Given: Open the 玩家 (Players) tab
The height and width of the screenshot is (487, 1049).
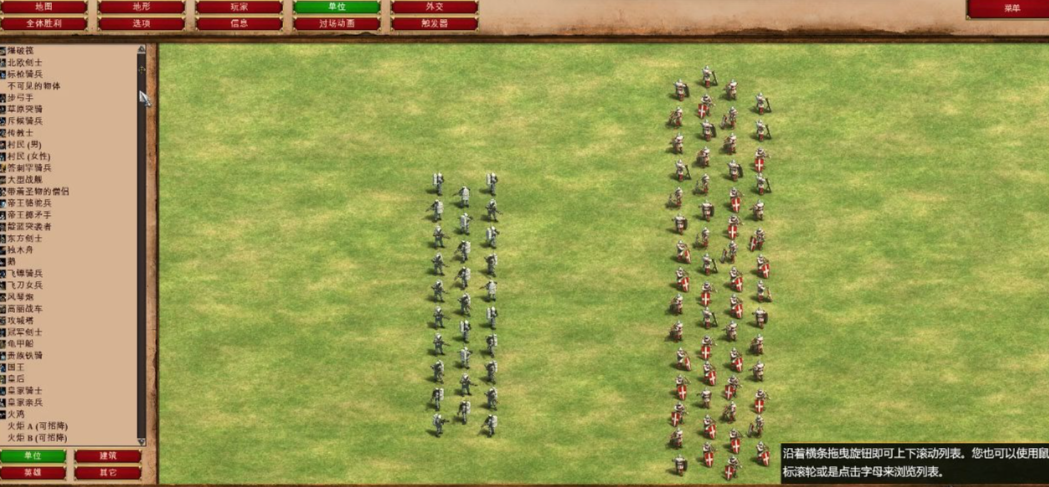Looking at the screenshot, I should click(x=238, y=7).
